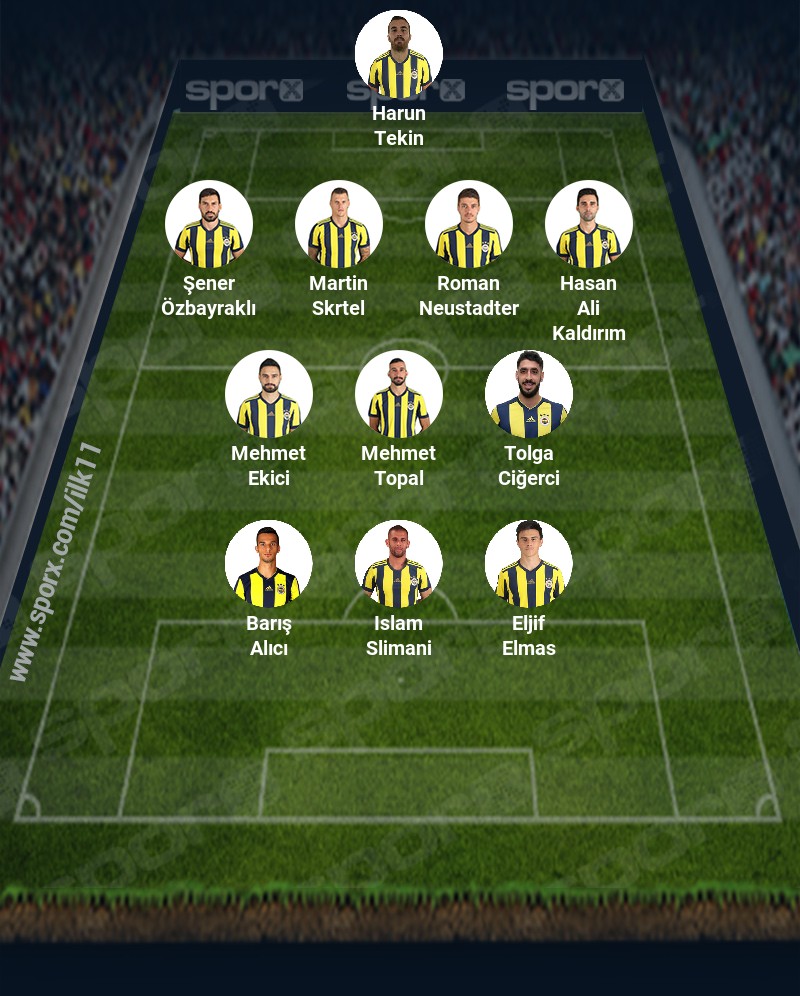Viewport: 800px width, 996px height.
Task: Select Eljif Elmas's player portrait
Action: pos(529,564)
